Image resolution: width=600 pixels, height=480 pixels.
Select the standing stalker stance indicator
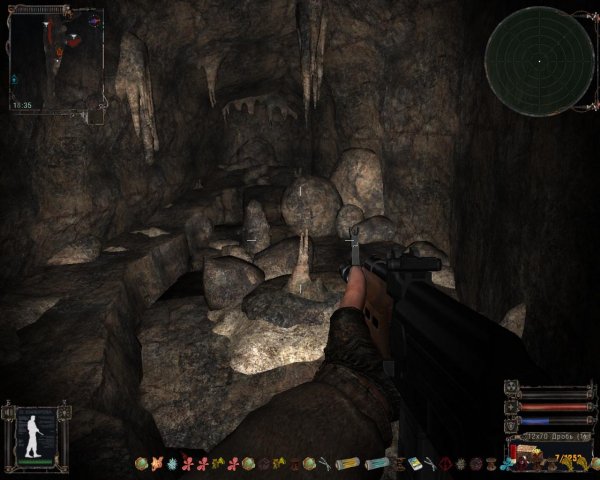36,433
